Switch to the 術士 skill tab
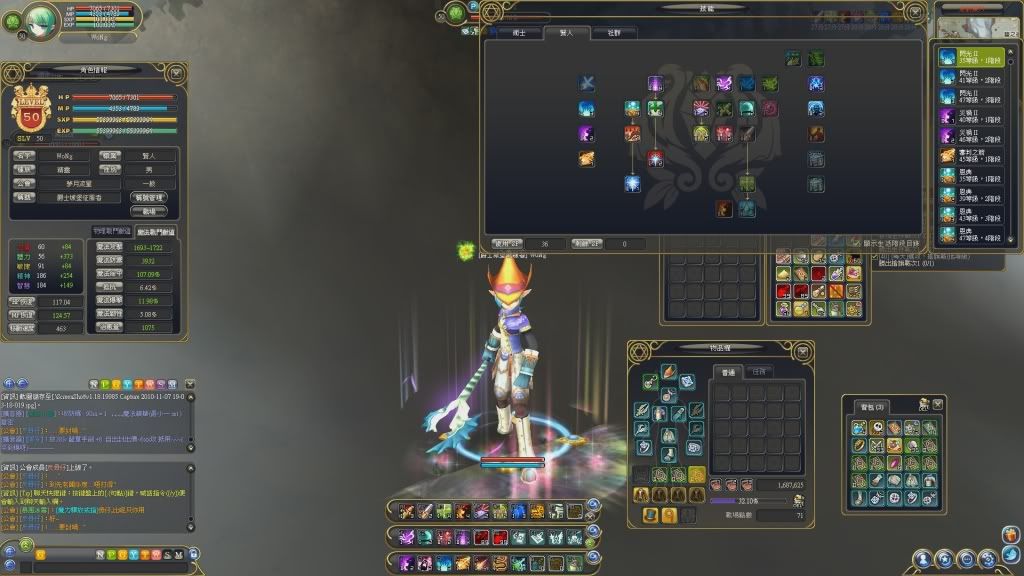Viewport: 1024px width, 576px height. click(519, 32)
